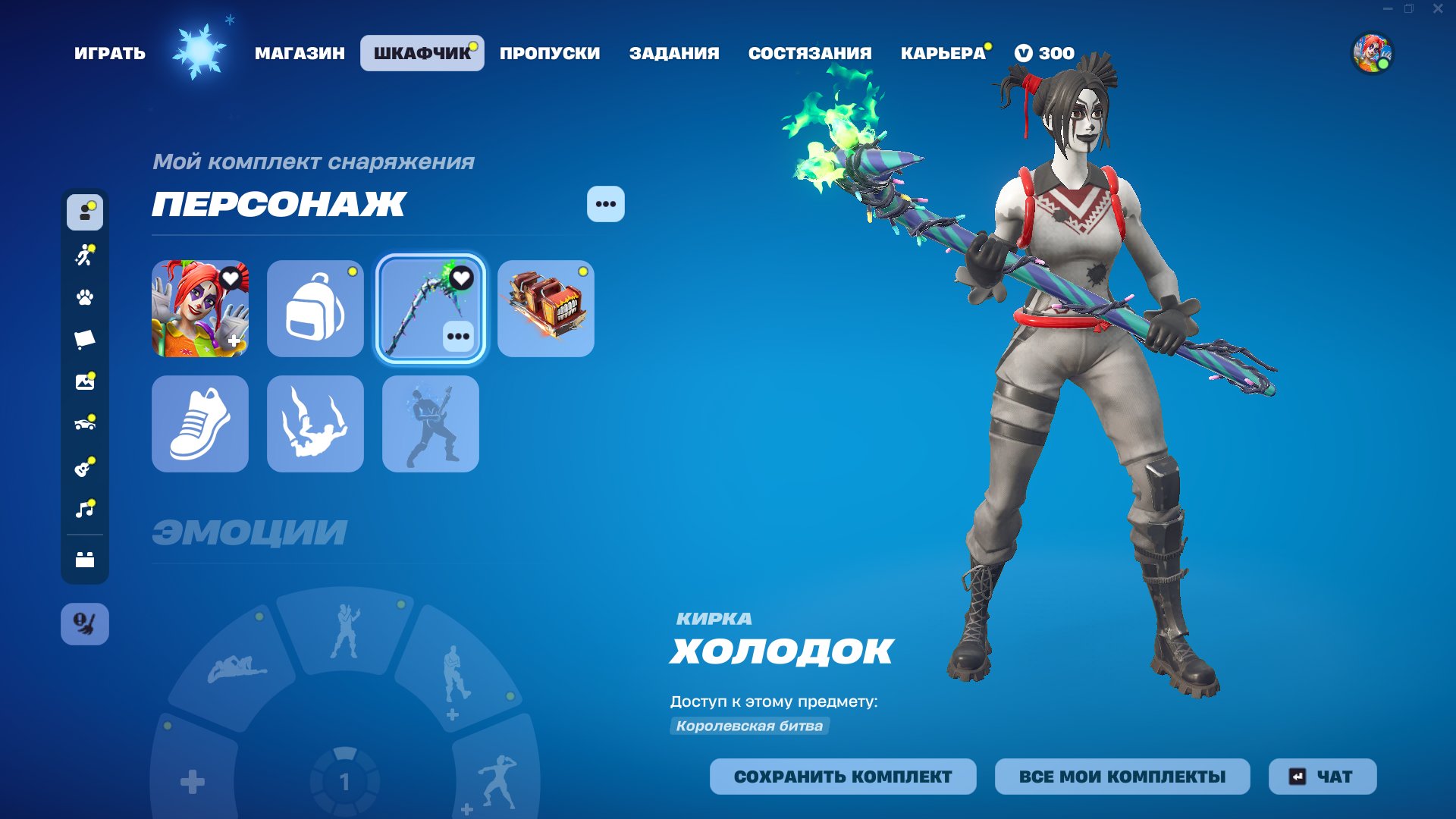Screen dimensions: 1456x819
Task: Click the СОХРАНИТЬ КОМПЛЕКТ button
Action: pyautogui.click(x=843, y=777)
